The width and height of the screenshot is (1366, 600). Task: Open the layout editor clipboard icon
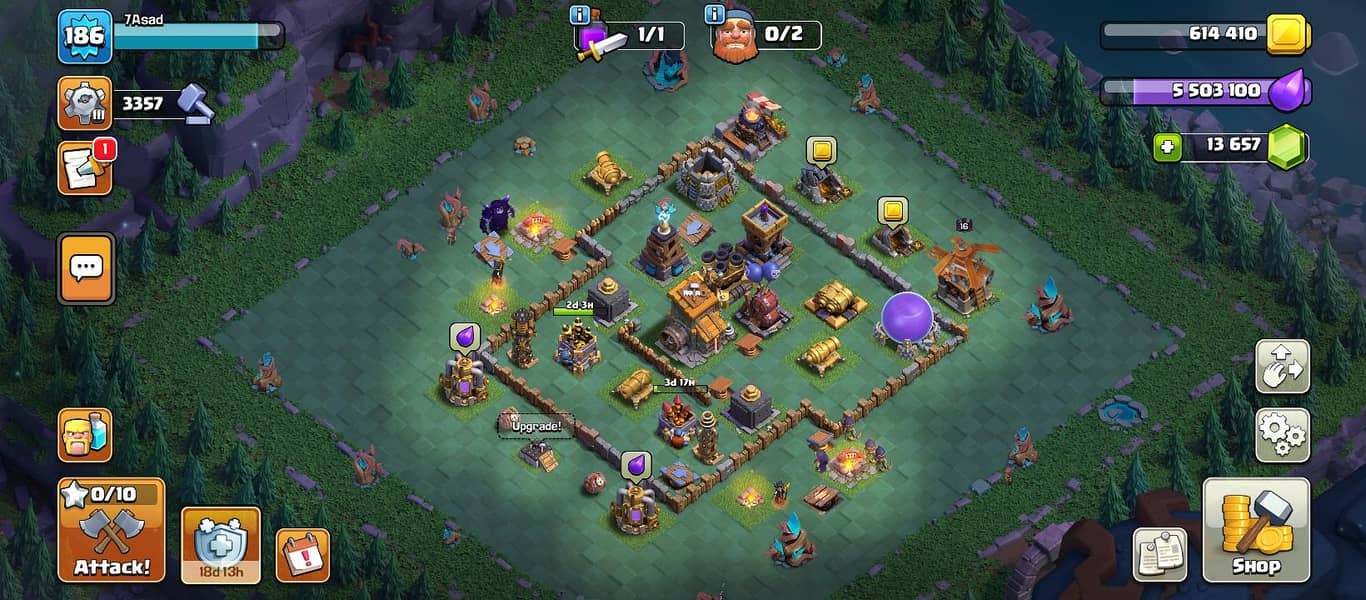[x=1160, y=554]
